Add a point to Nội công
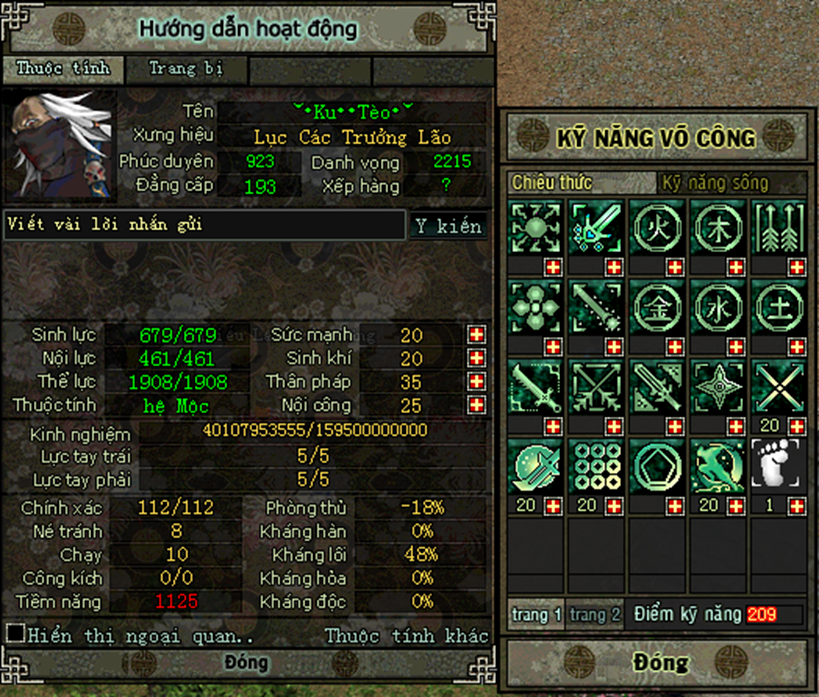 coord(477,405)
